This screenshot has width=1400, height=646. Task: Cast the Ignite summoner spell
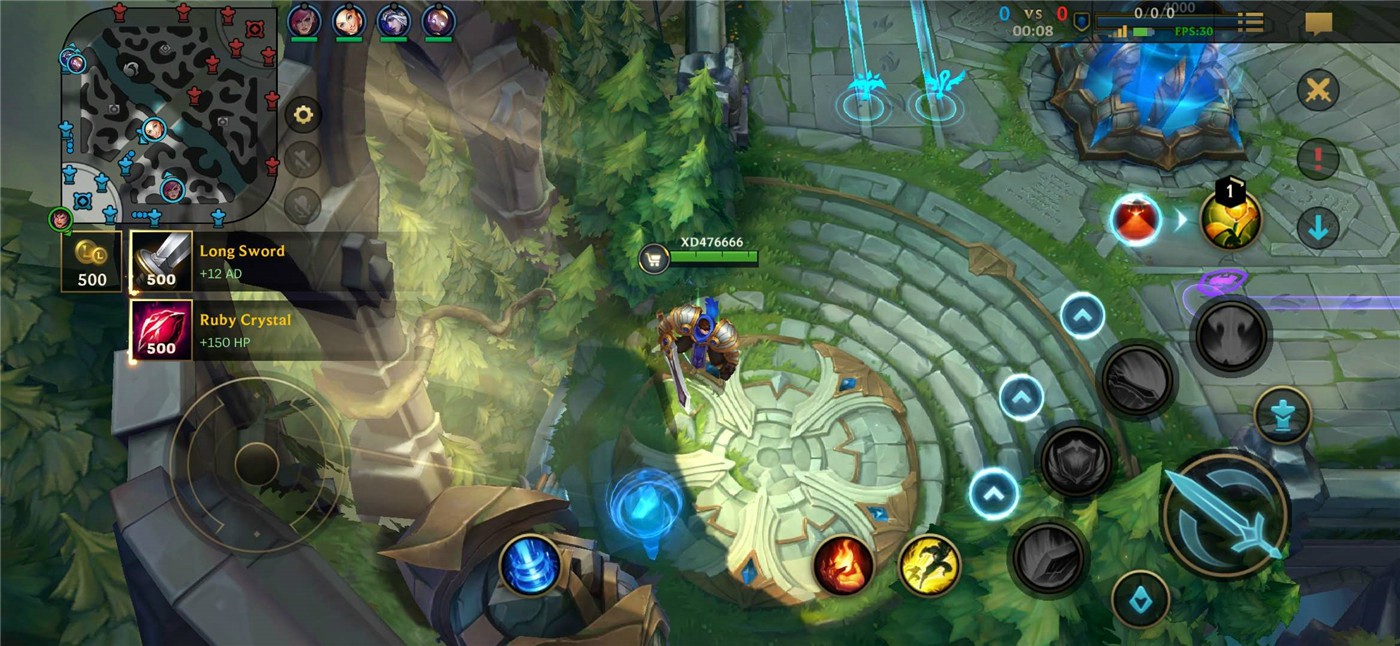tap(843, 565)
